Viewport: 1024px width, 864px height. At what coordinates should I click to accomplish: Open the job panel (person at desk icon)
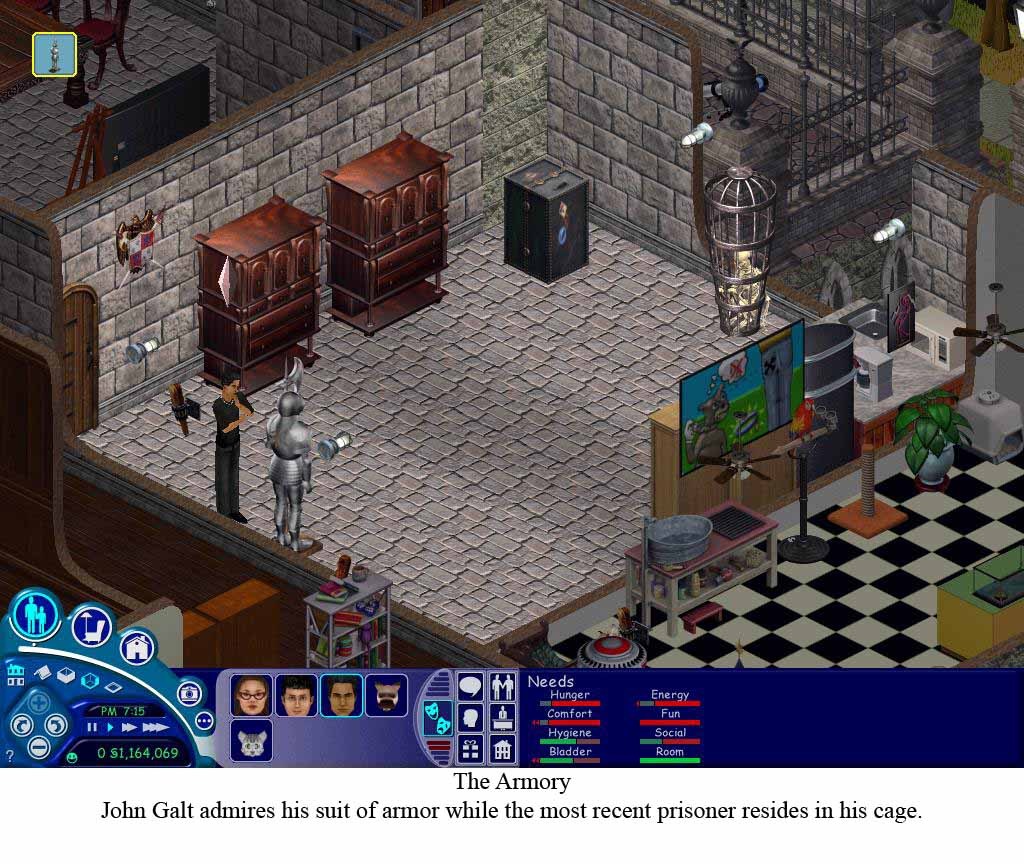click(x=502, y=717)
